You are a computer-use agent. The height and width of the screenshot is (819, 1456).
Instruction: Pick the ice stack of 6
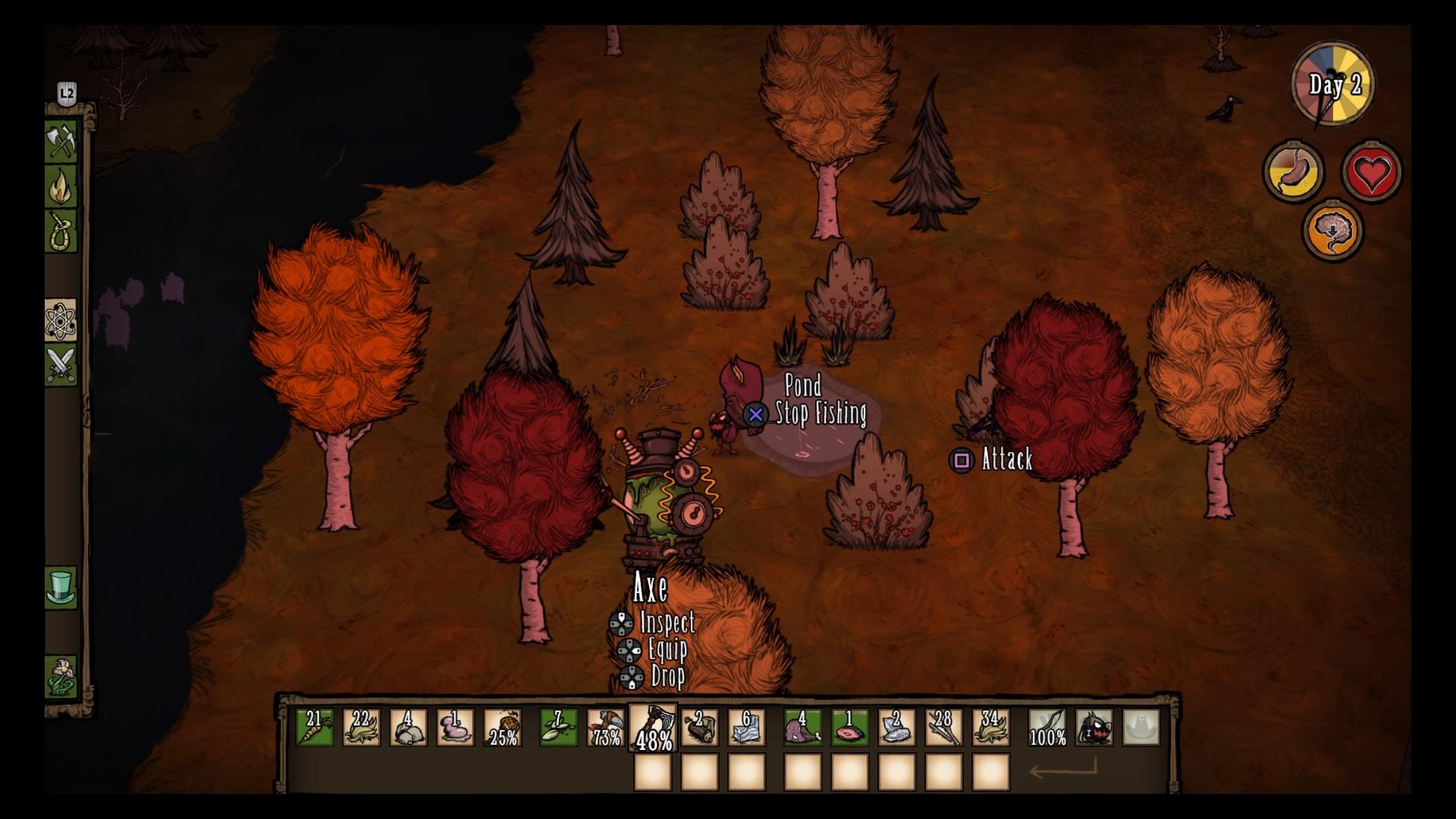coord(746,728)
